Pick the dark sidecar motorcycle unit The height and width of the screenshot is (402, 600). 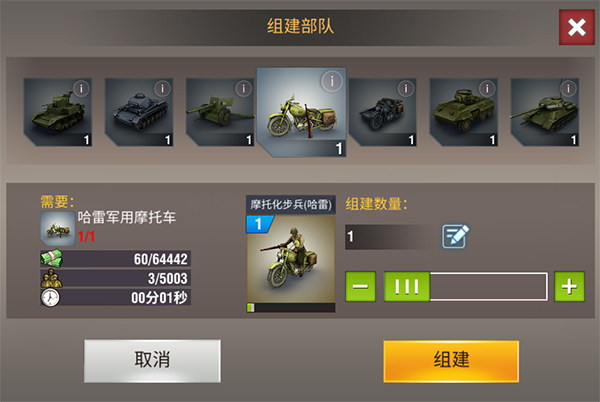click(x=381, y=111)
